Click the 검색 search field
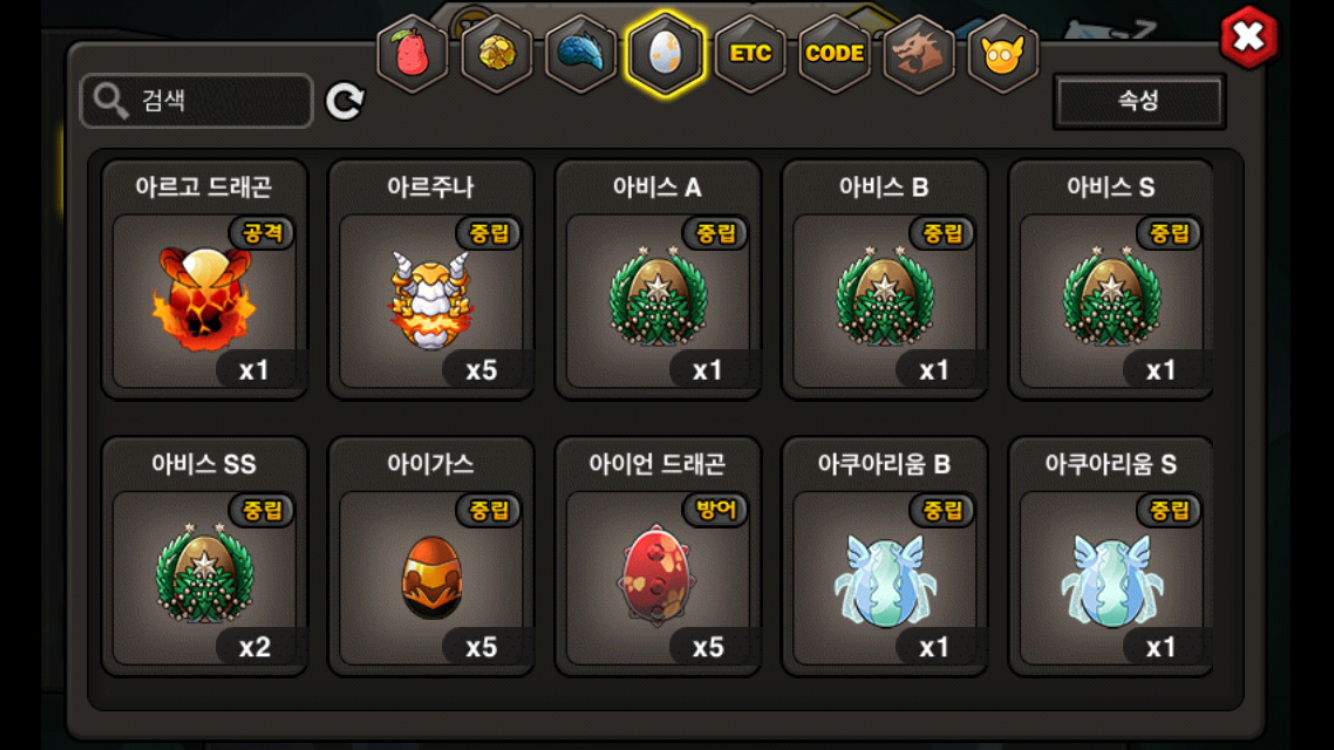This screenshot has width=1334, height=750. tap(197, 100)
